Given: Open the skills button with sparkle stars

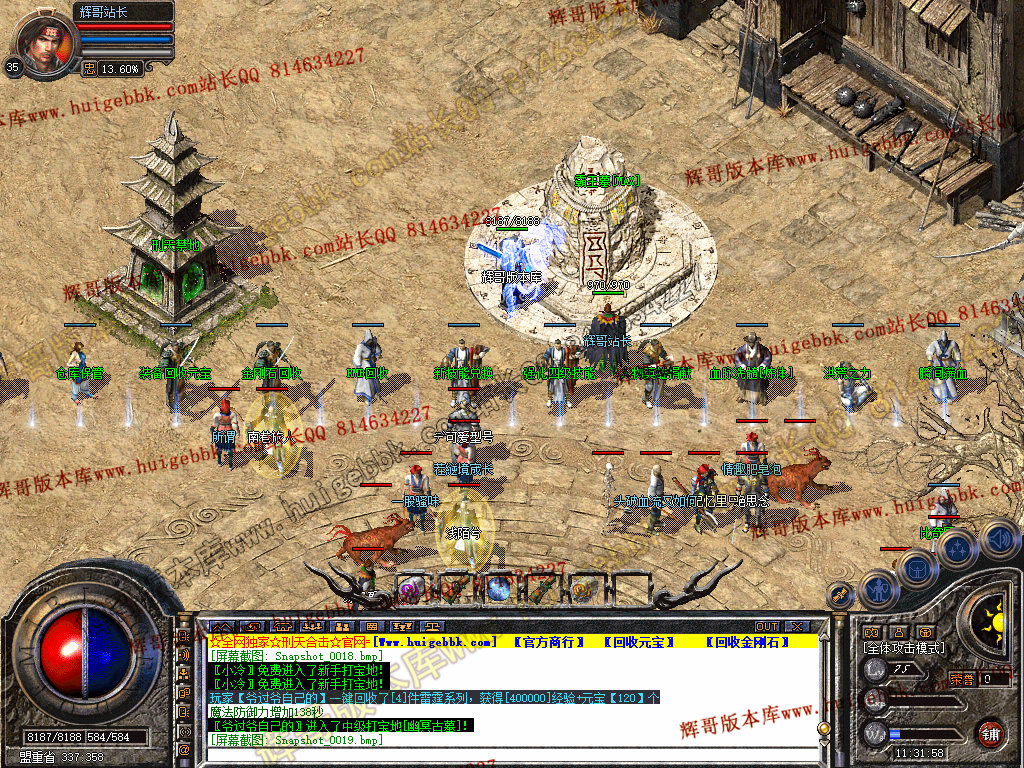Looking at the screenshot, I should (x=957, y=548).
